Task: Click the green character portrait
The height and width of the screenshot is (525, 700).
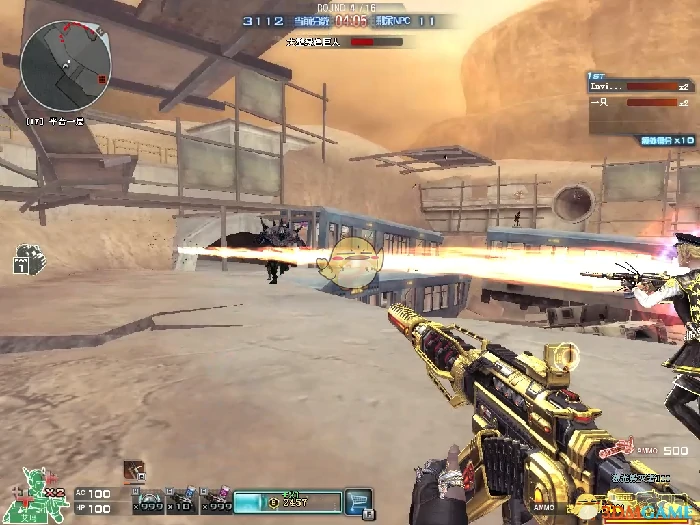Action: (x=39, y=496)
